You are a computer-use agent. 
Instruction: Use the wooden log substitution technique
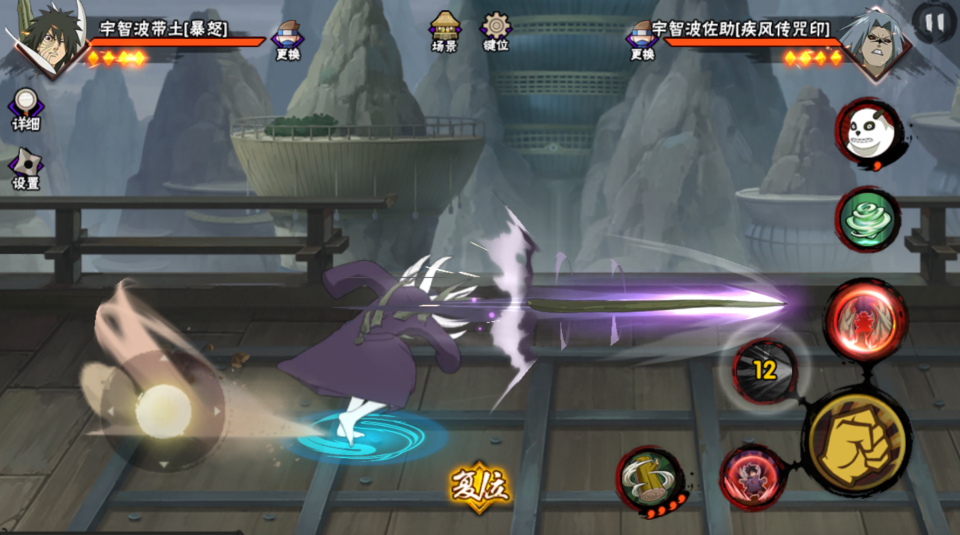649,480
